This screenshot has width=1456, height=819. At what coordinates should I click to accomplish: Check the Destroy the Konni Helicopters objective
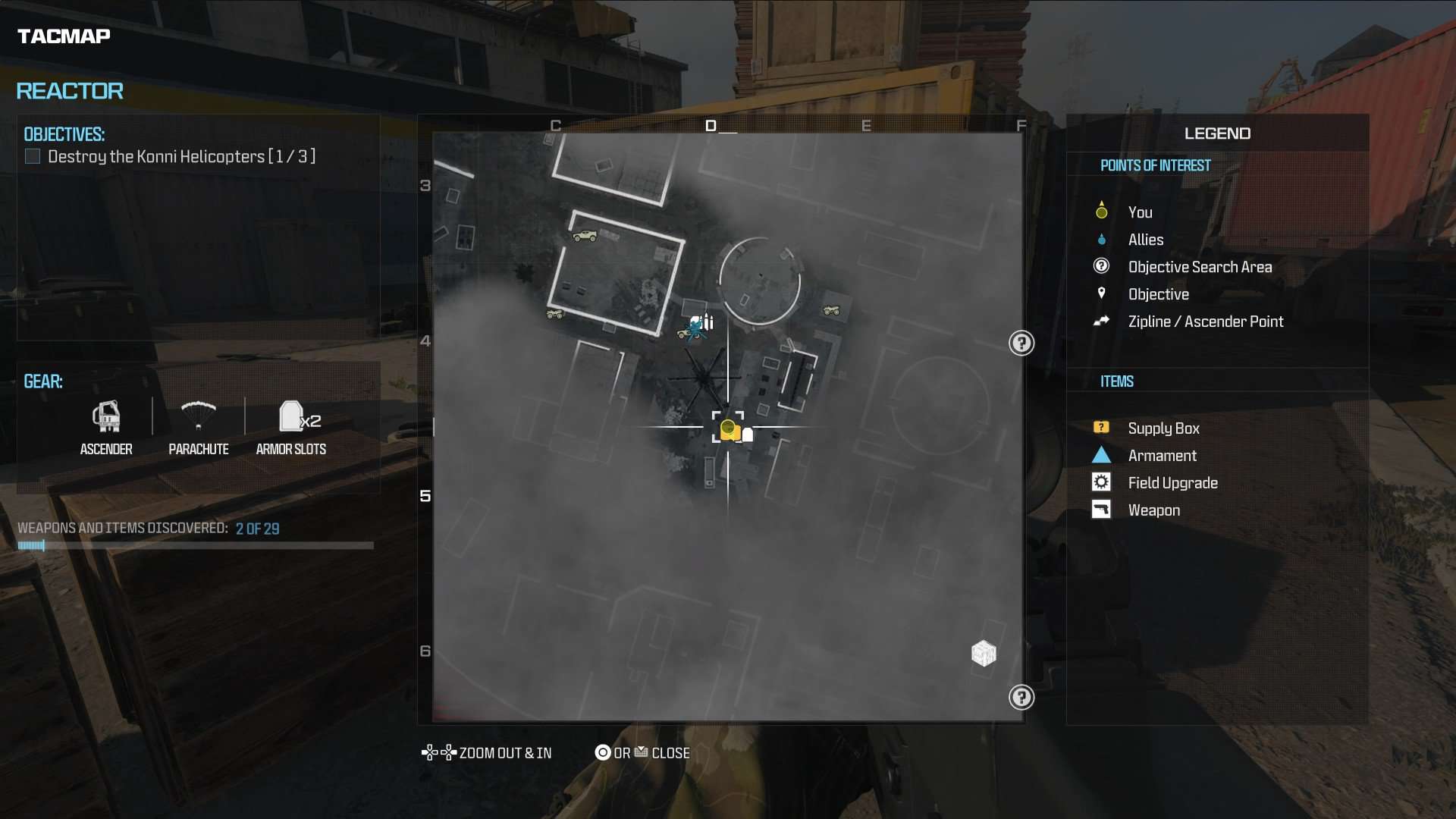pyautogui.click(x=32, y=156)
